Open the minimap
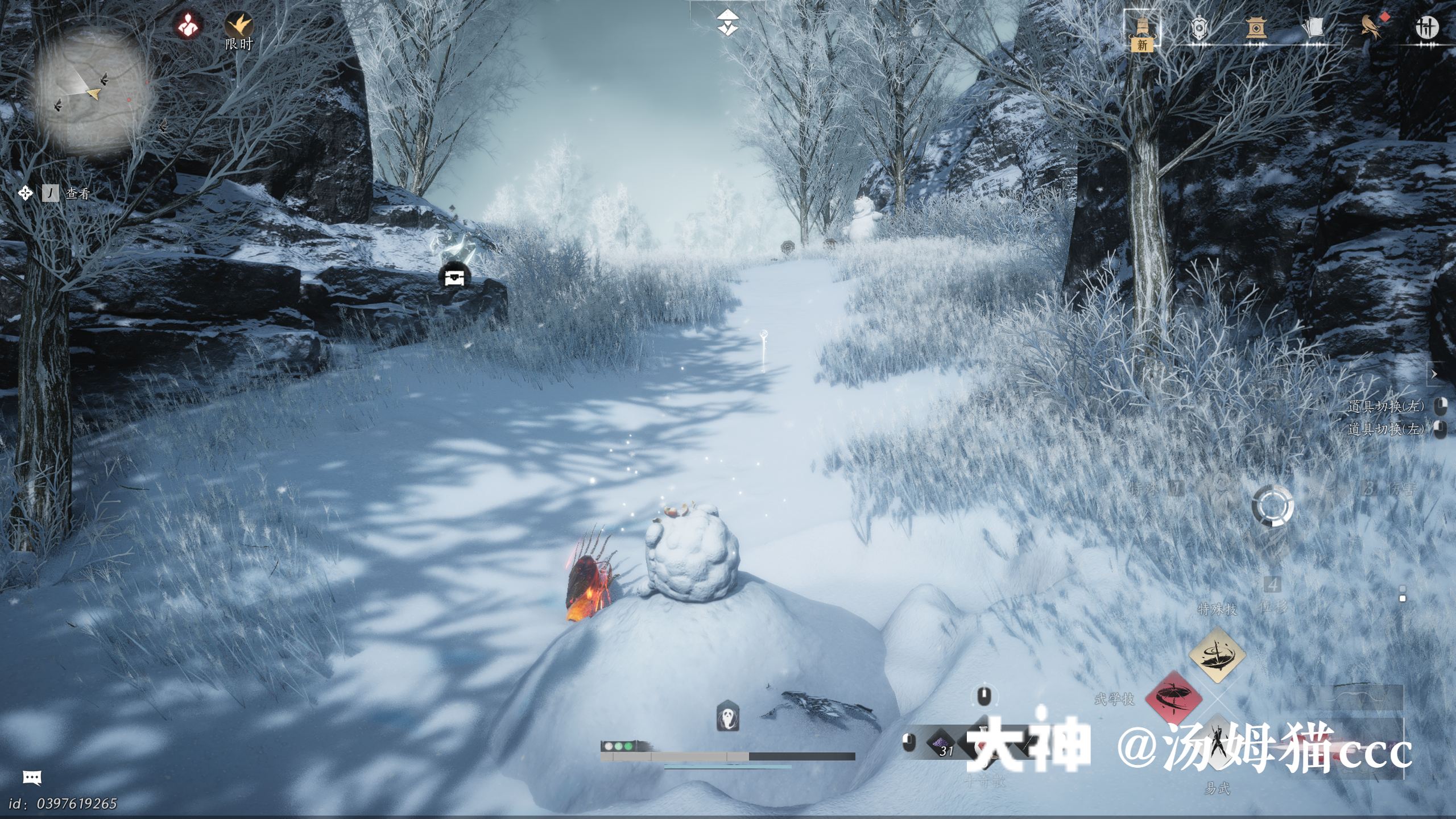 [94, 91]
